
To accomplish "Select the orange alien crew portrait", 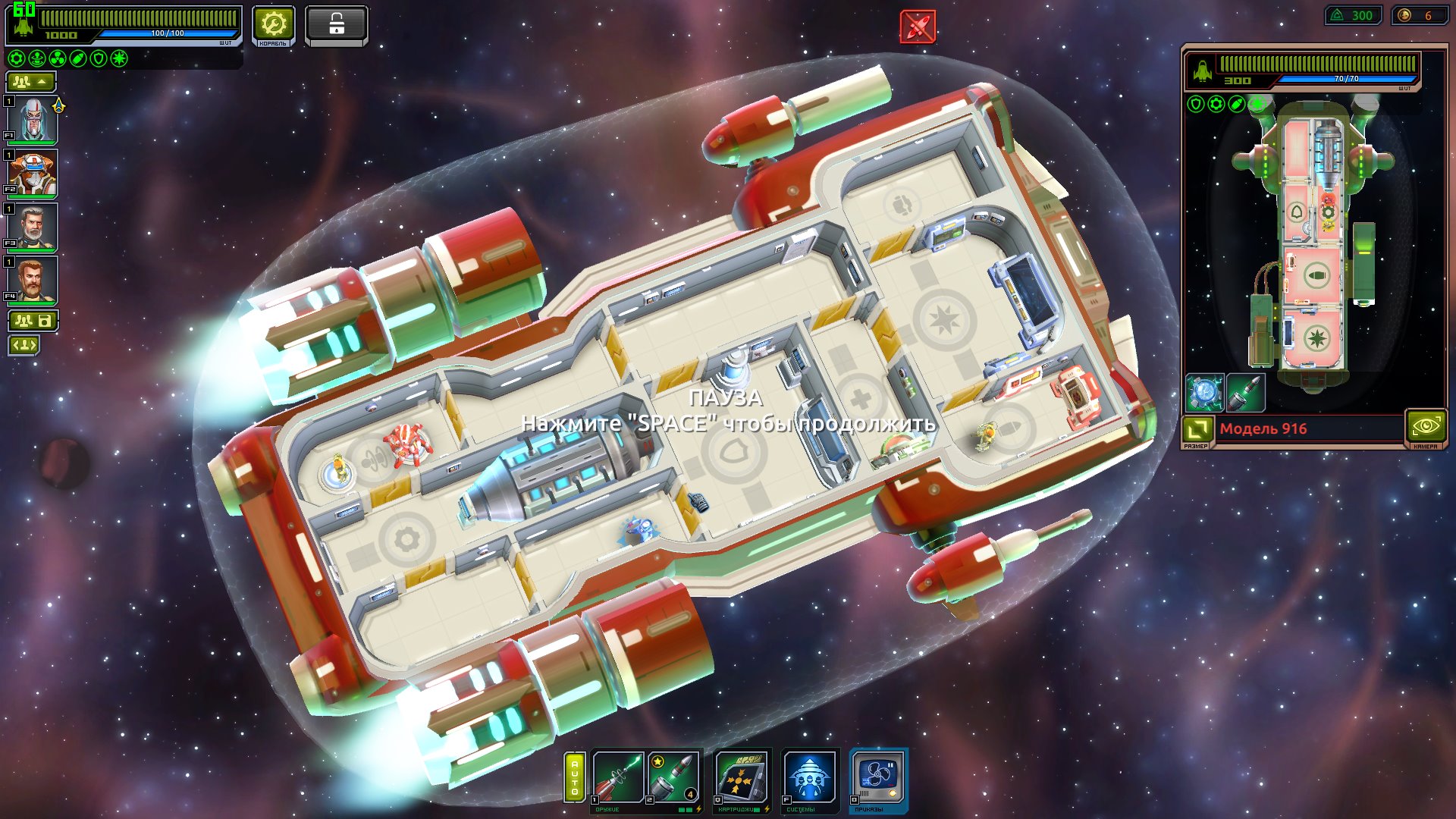I will [33, 172].
